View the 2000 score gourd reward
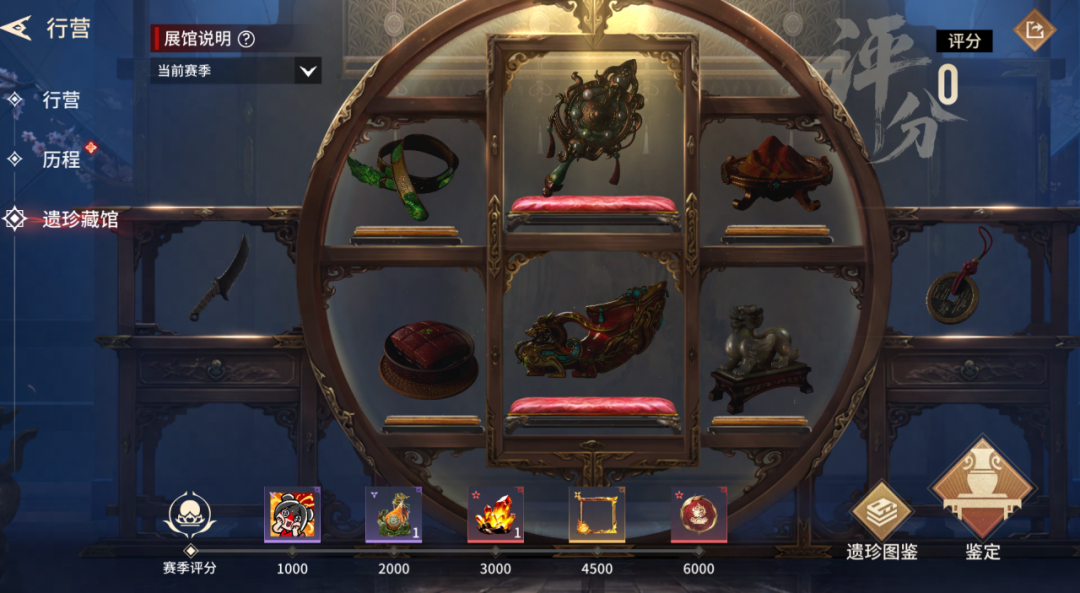This screenshot has width=1080, height=593. 394,515
